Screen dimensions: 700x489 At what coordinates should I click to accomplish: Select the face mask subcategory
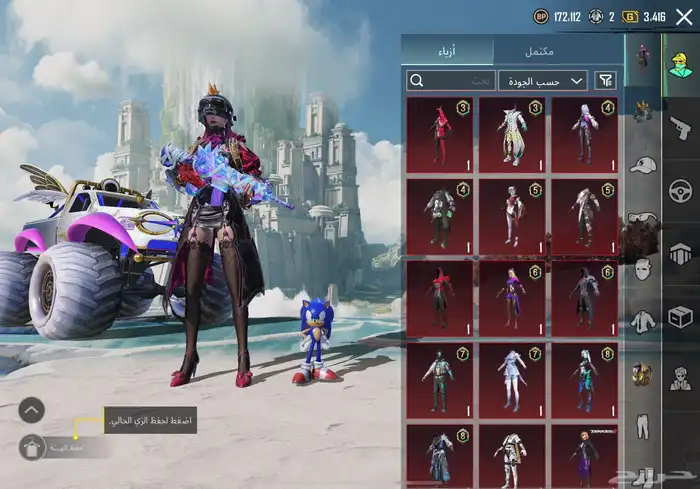[643, 268]
